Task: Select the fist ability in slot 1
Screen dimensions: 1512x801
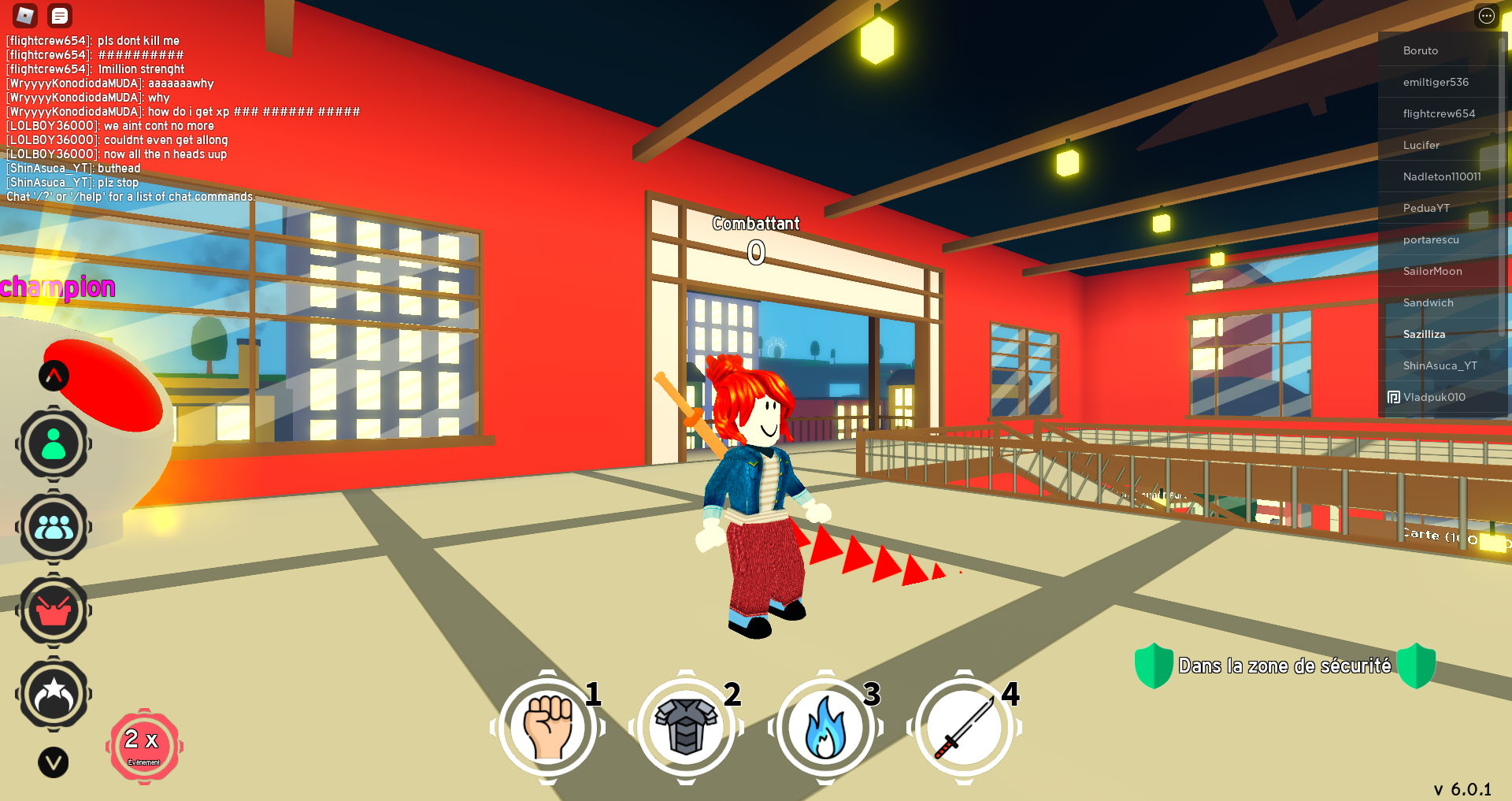Action: (x=549, y=729)
